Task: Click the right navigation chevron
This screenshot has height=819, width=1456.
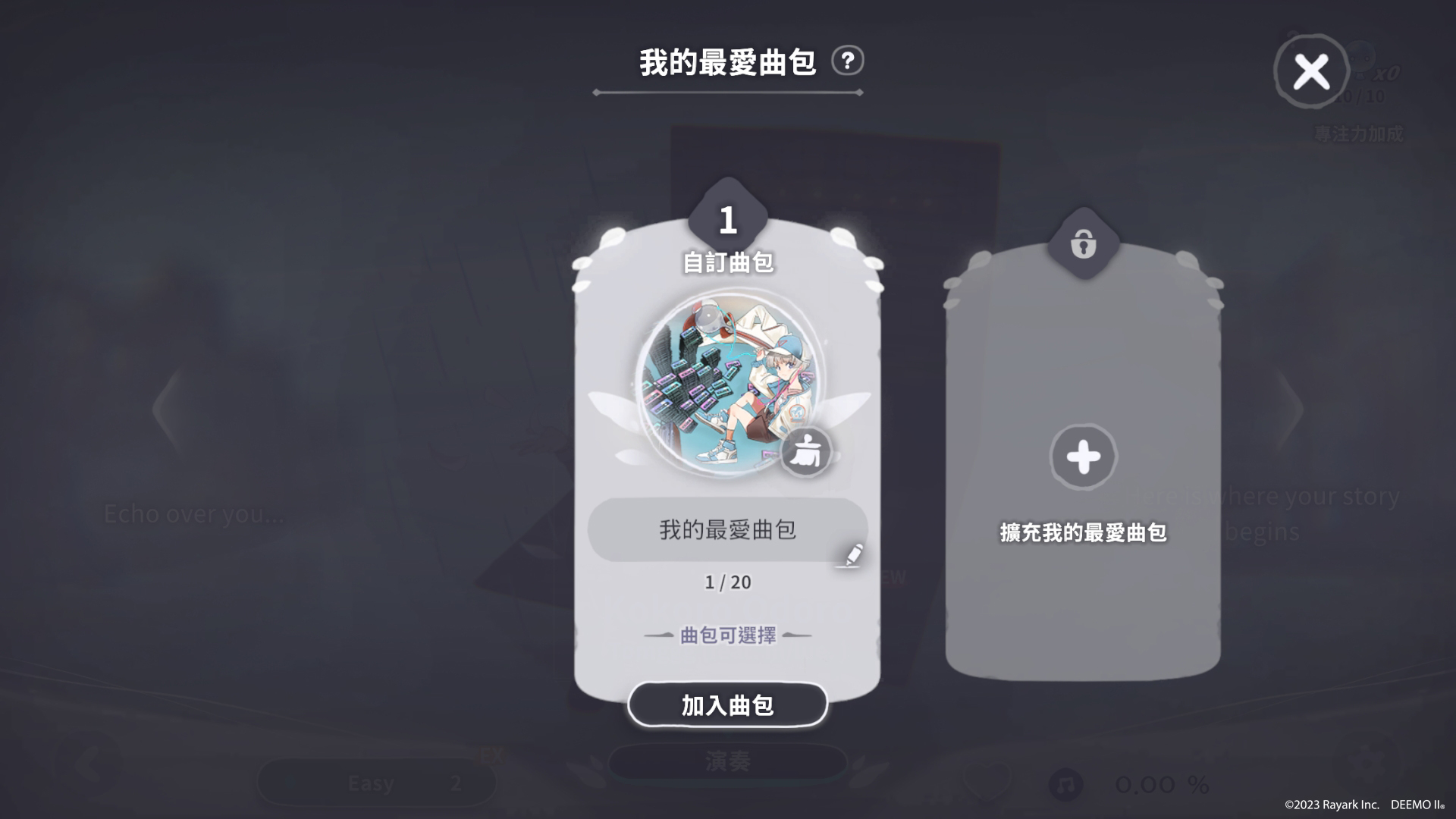Action: [1291, 409]
